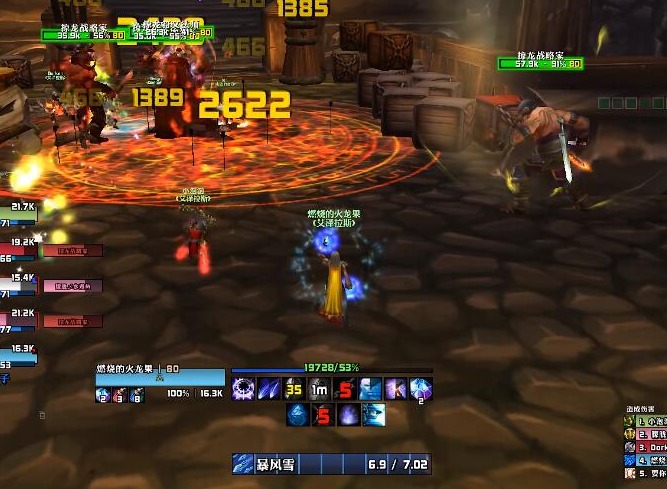Select the ability with 1m cooldown
The height and width of the screenshot is (489, 667).
point(319,390)
